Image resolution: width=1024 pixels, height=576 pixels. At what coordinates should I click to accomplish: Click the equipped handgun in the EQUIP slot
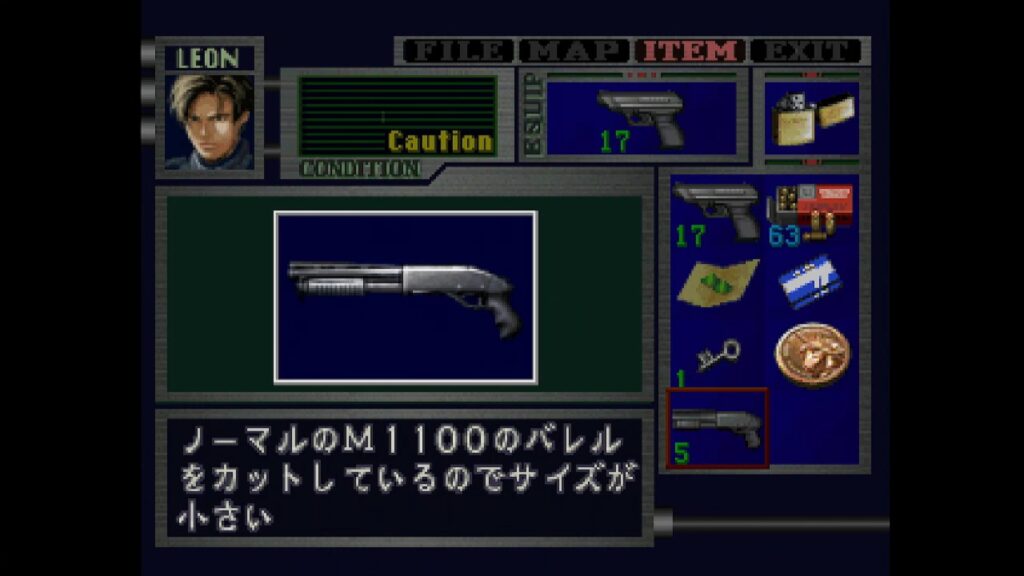tap(640, 117)
